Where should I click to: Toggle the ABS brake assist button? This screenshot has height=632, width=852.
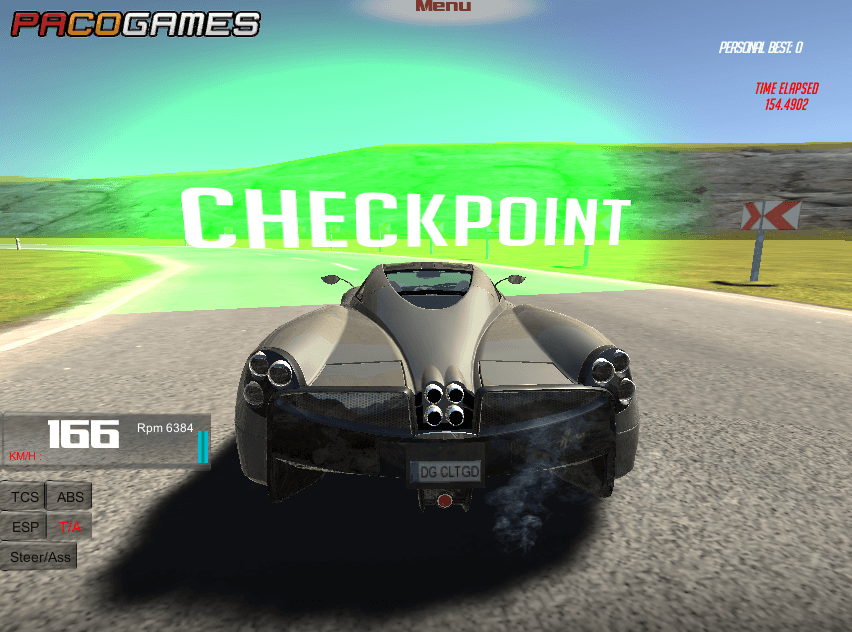click(x=70, y=496)
